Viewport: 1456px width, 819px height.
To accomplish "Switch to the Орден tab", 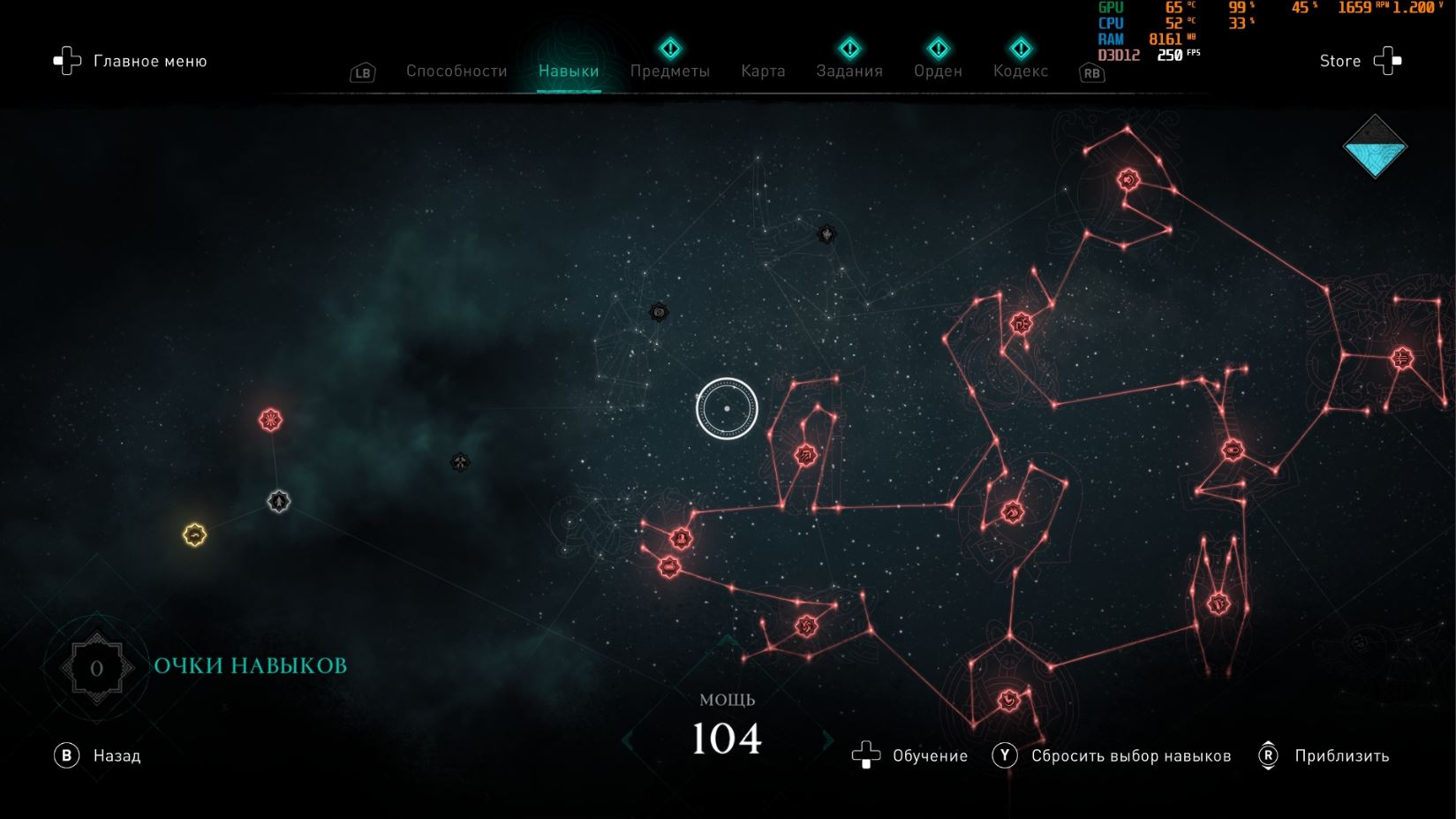I will [938, 71].
